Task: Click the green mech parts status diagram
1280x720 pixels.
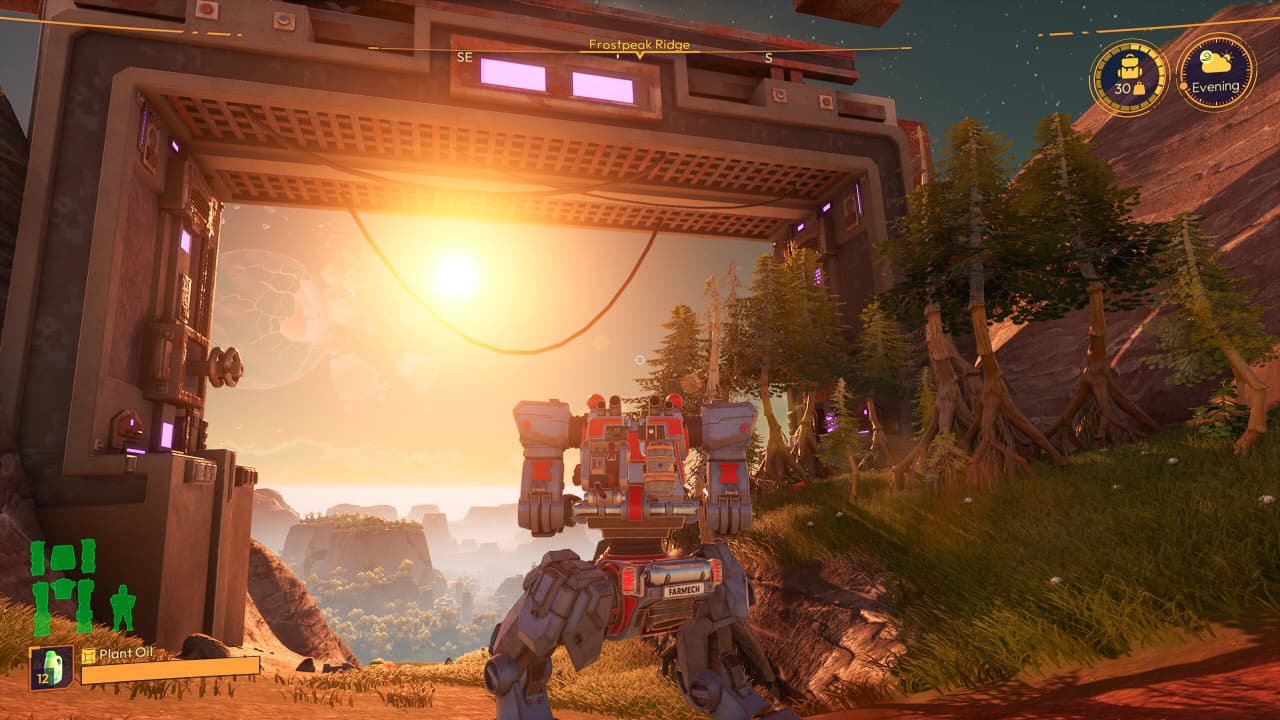Action: 63,587
